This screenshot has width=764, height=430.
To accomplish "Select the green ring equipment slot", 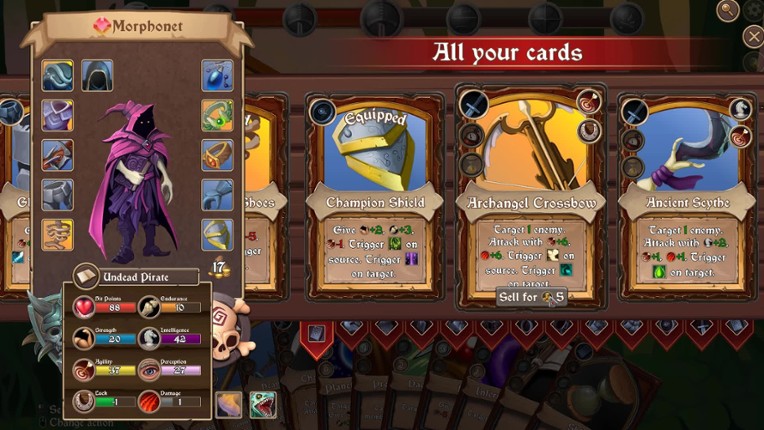I will click(x=217, y=115).
